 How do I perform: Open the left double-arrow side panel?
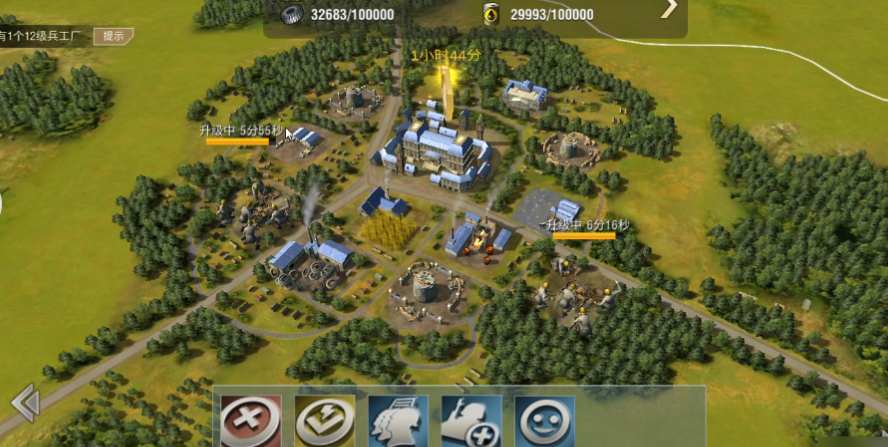click(x=25, y=403)
